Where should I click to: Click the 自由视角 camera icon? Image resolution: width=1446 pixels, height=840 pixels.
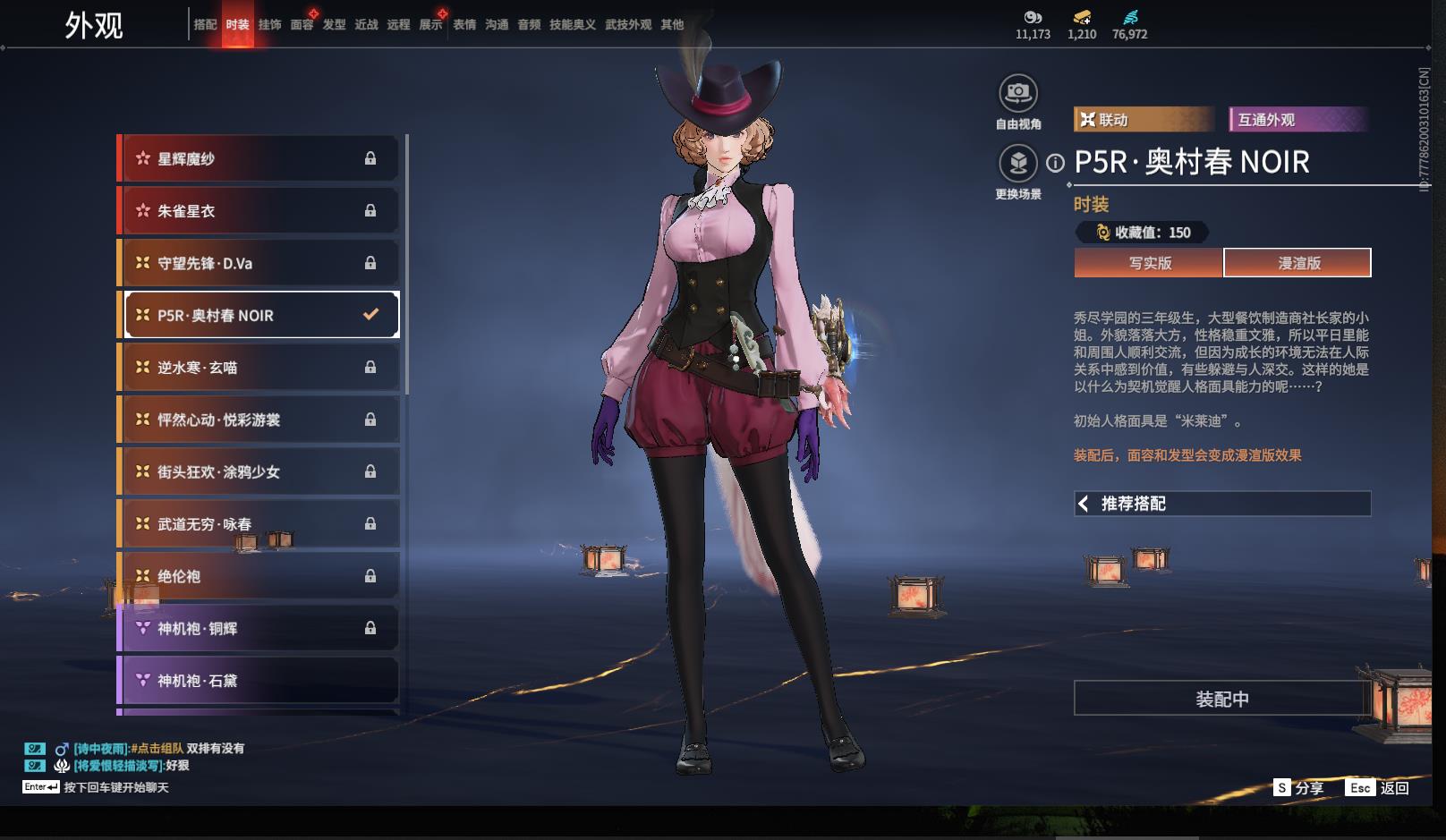click(x=1017, y=92)
